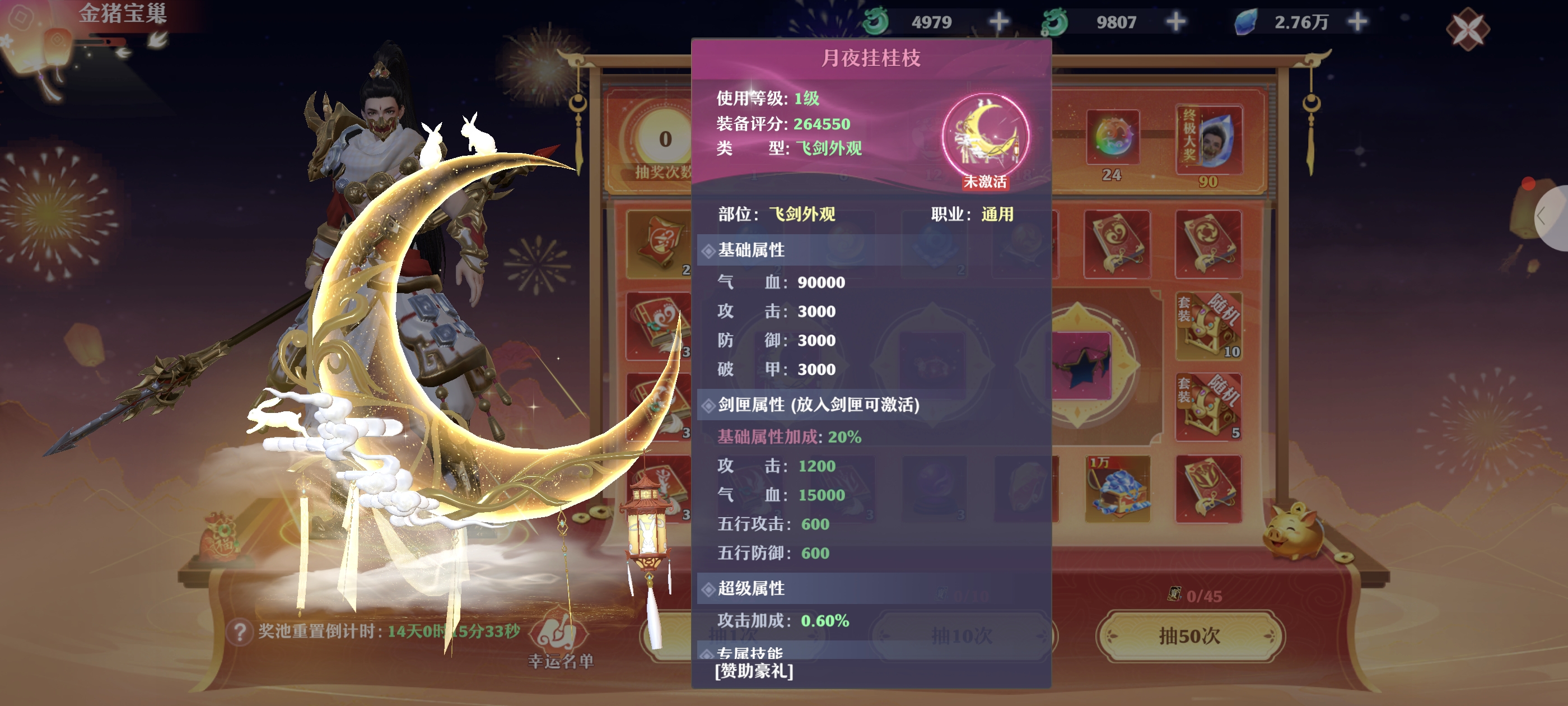Add more of the 4979 currency
The width and height of the screenshot is (1568, 706).
point(998,22)
